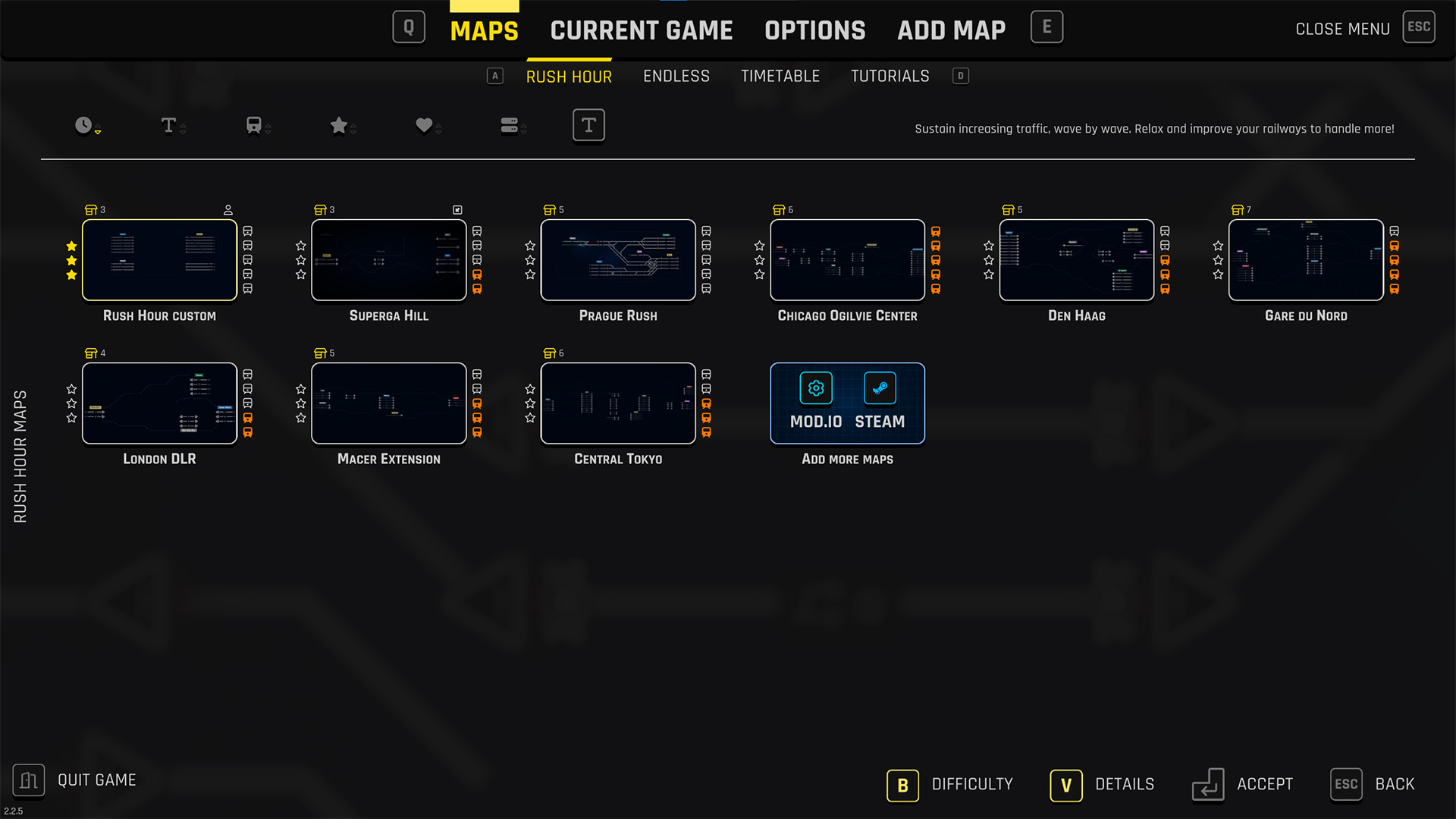Open the Add Map tab
This screenshot has height=819, width=1456.
tap(951, 30)
